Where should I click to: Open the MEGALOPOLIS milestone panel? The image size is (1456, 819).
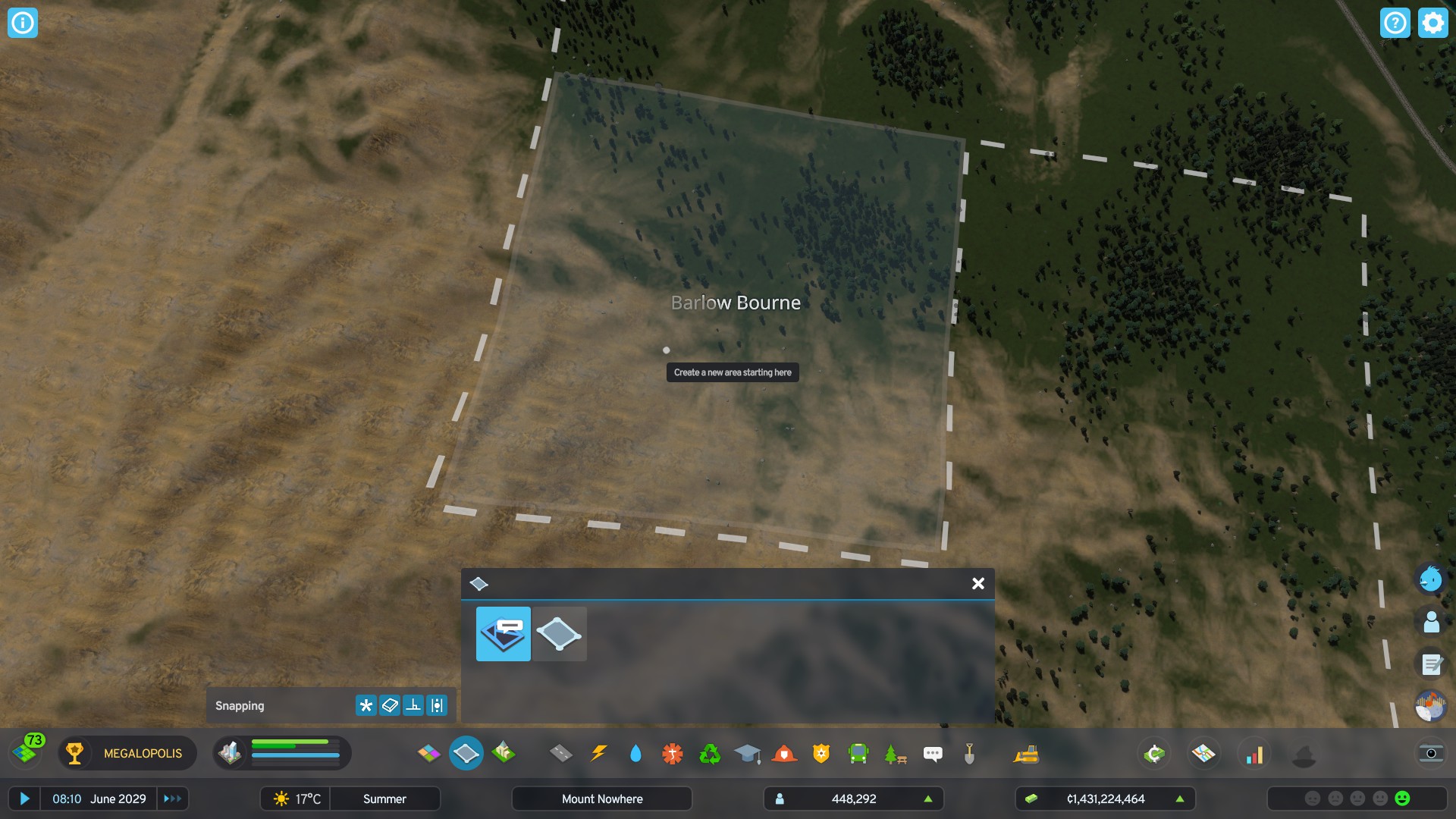[x=127, y=754]
